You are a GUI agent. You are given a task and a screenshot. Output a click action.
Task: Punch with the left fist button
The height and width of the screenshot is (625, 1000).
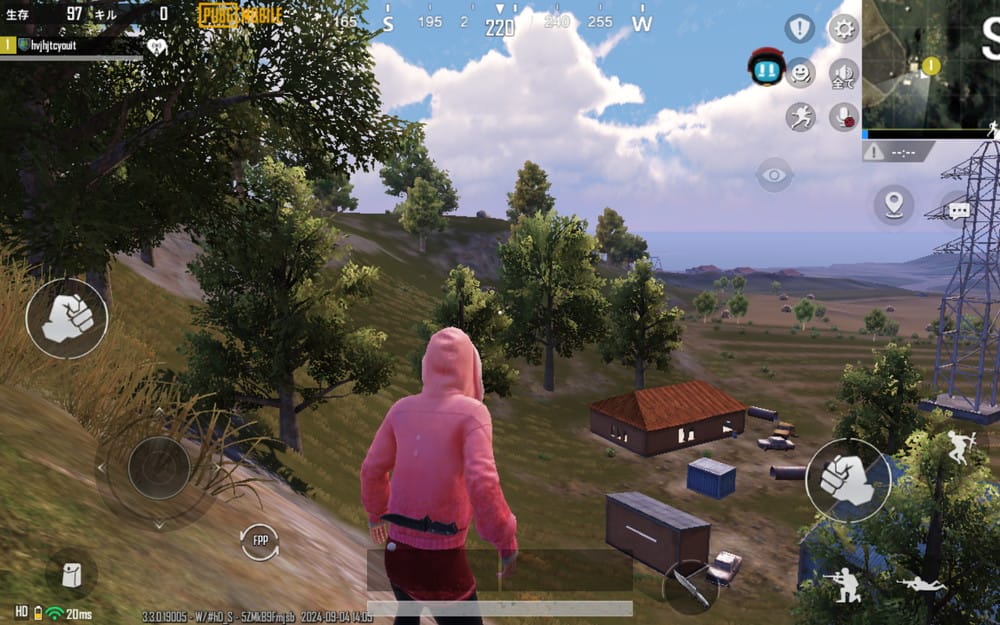click(67, 318)
